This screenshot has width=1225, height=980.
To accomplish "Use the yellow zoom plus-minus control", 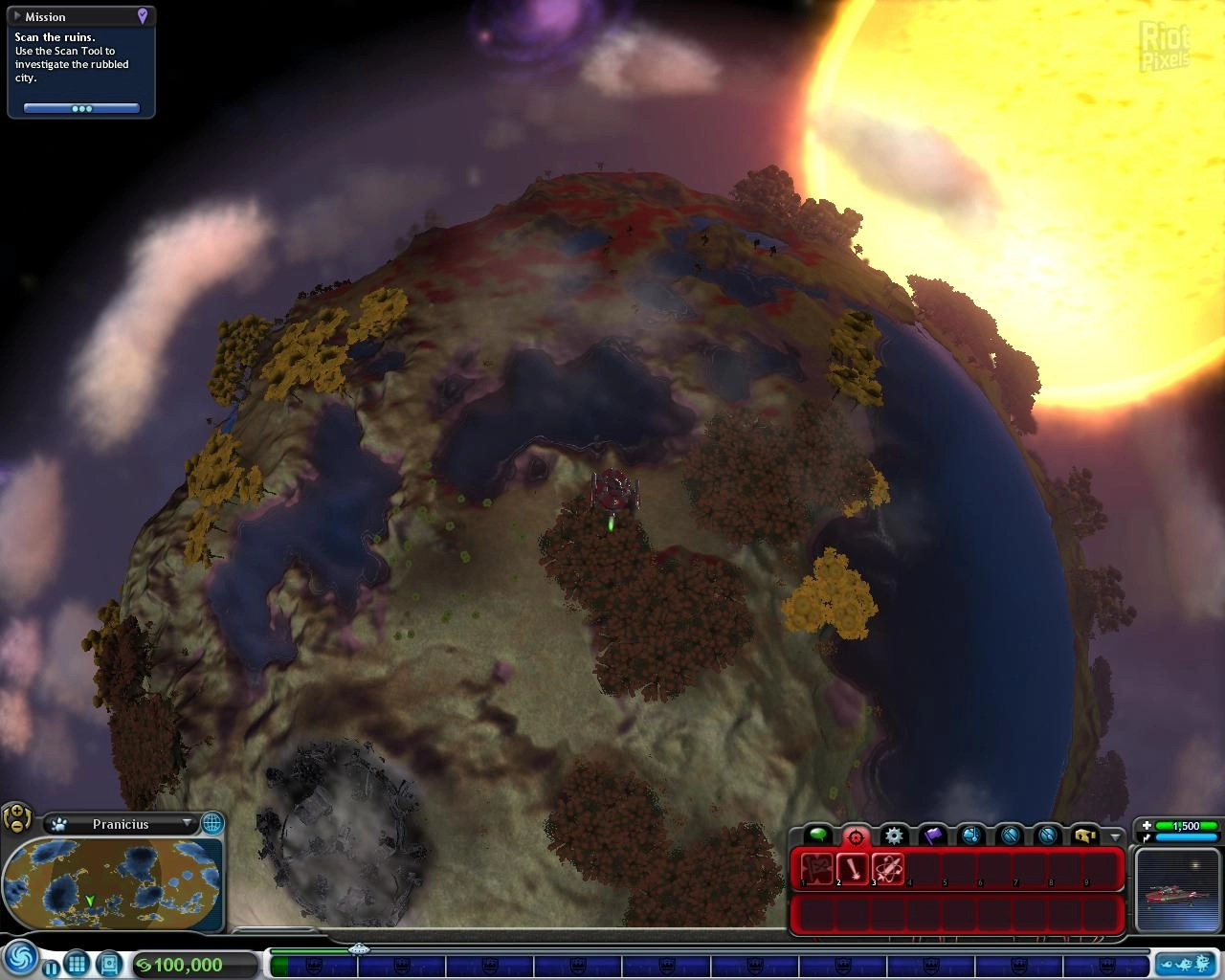I will tap(17, 818).
